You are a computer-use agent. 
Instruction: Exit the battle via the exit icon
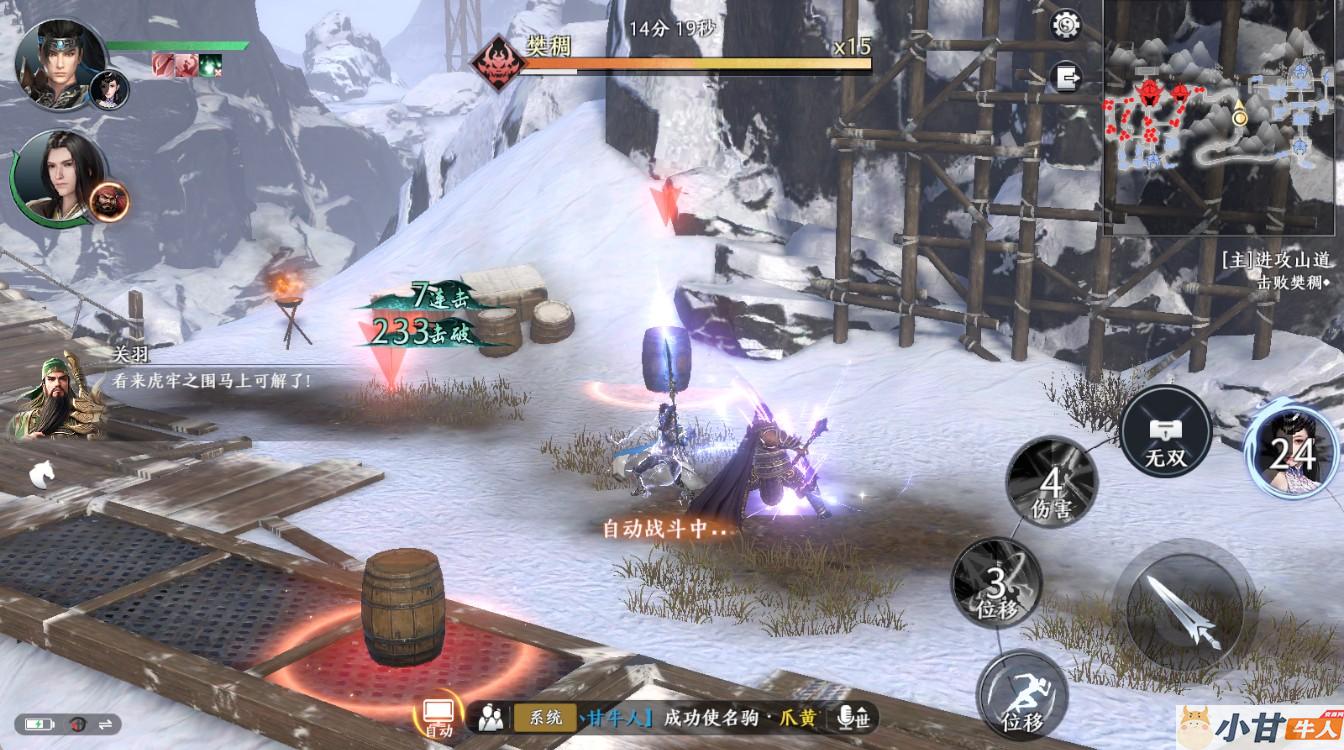pos(1067,76)
